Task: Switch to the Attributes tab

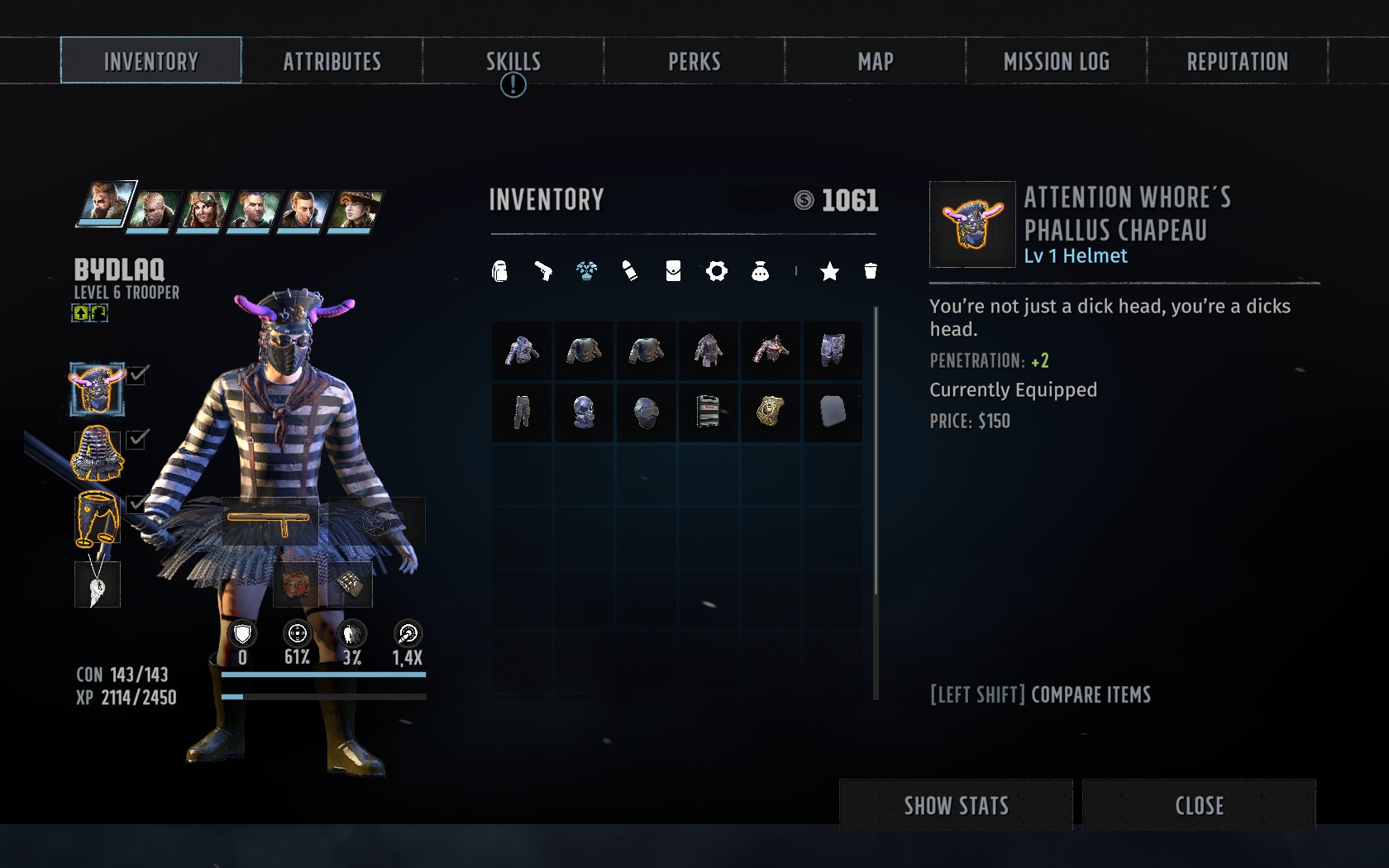Action: [332, 61]
